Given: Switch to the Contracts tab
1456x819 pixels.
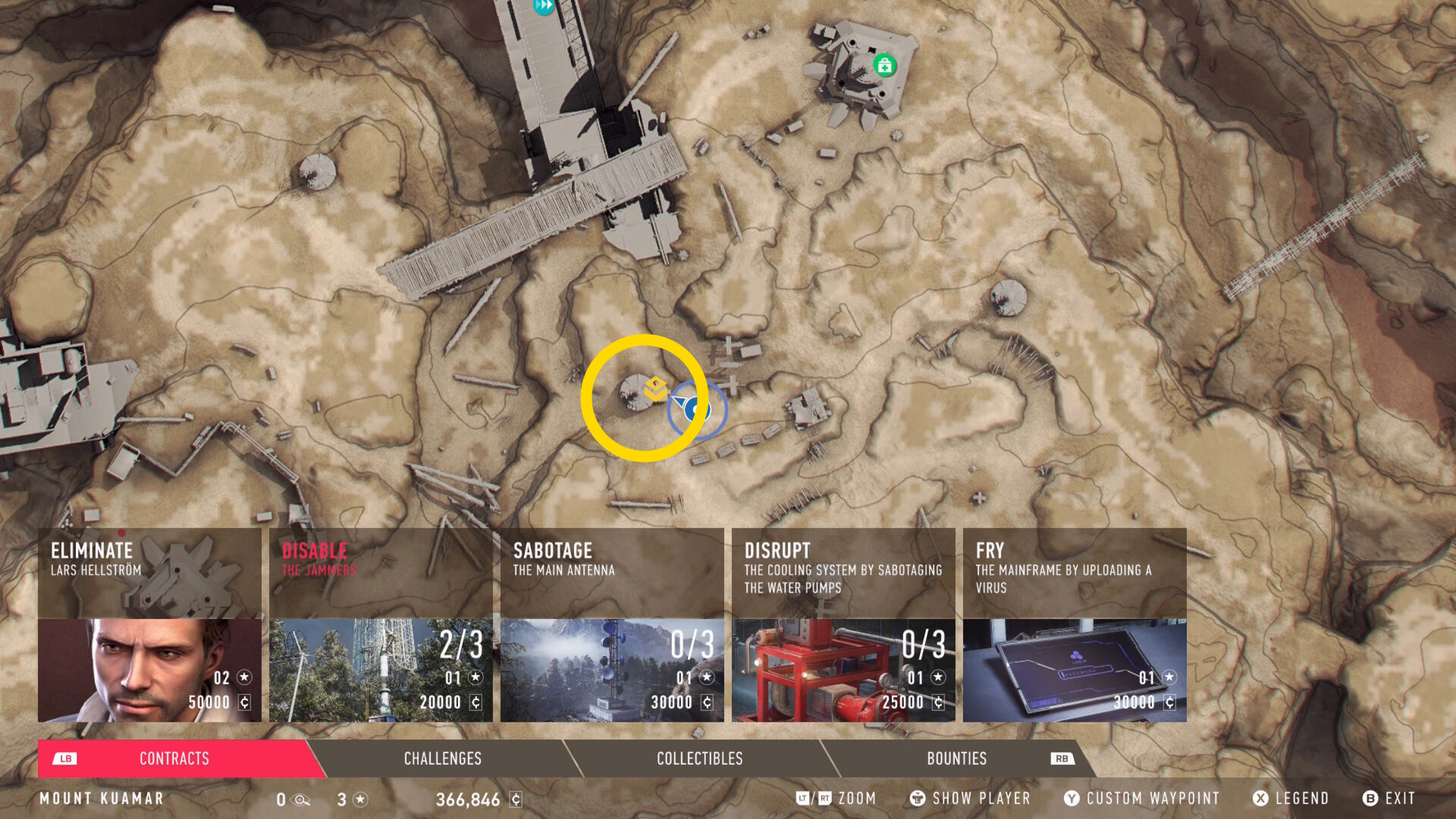Looking at the screenshot, I should coord(174,758).
